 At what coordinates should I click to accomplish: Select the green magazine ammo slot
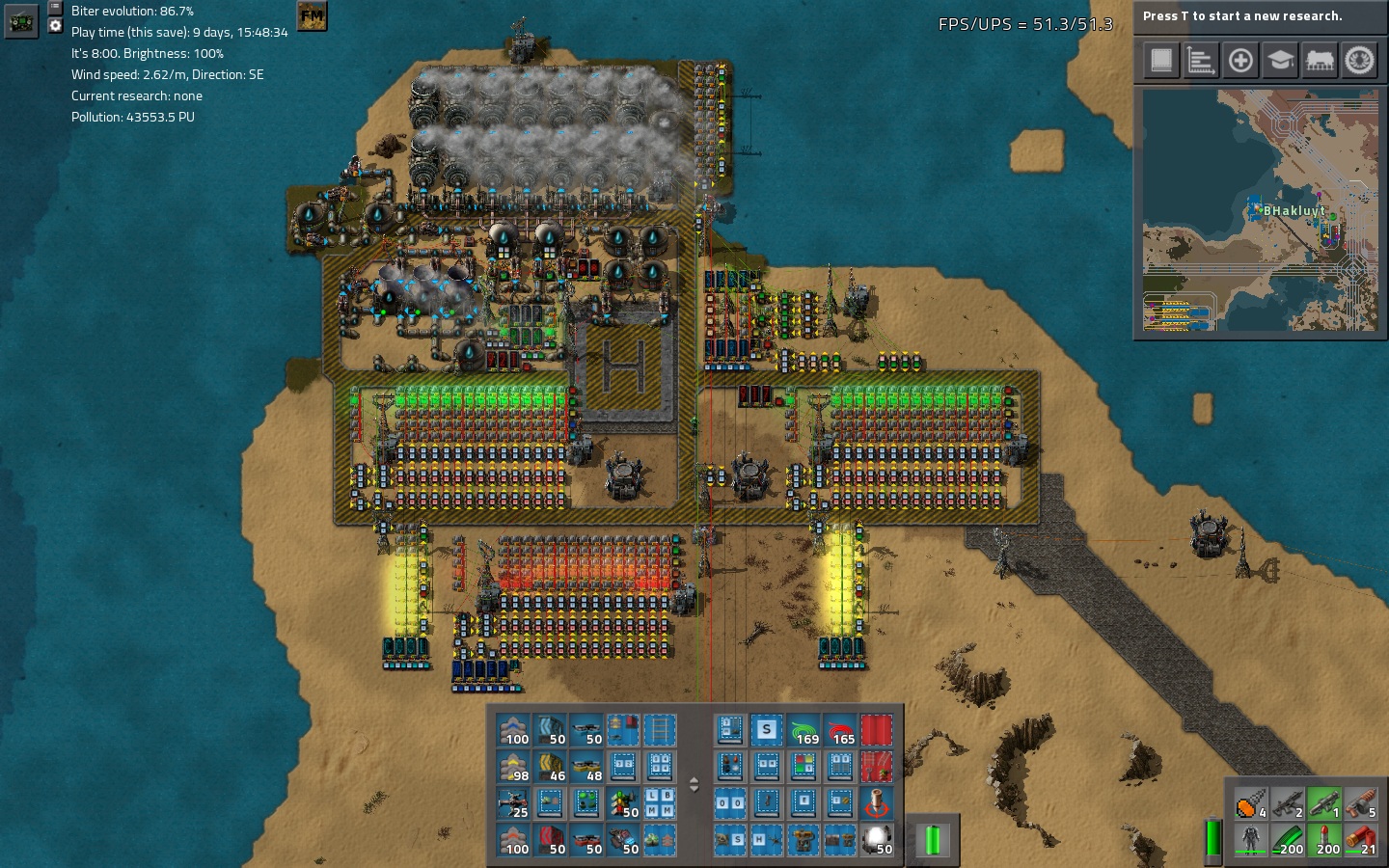click(1287, 840)
